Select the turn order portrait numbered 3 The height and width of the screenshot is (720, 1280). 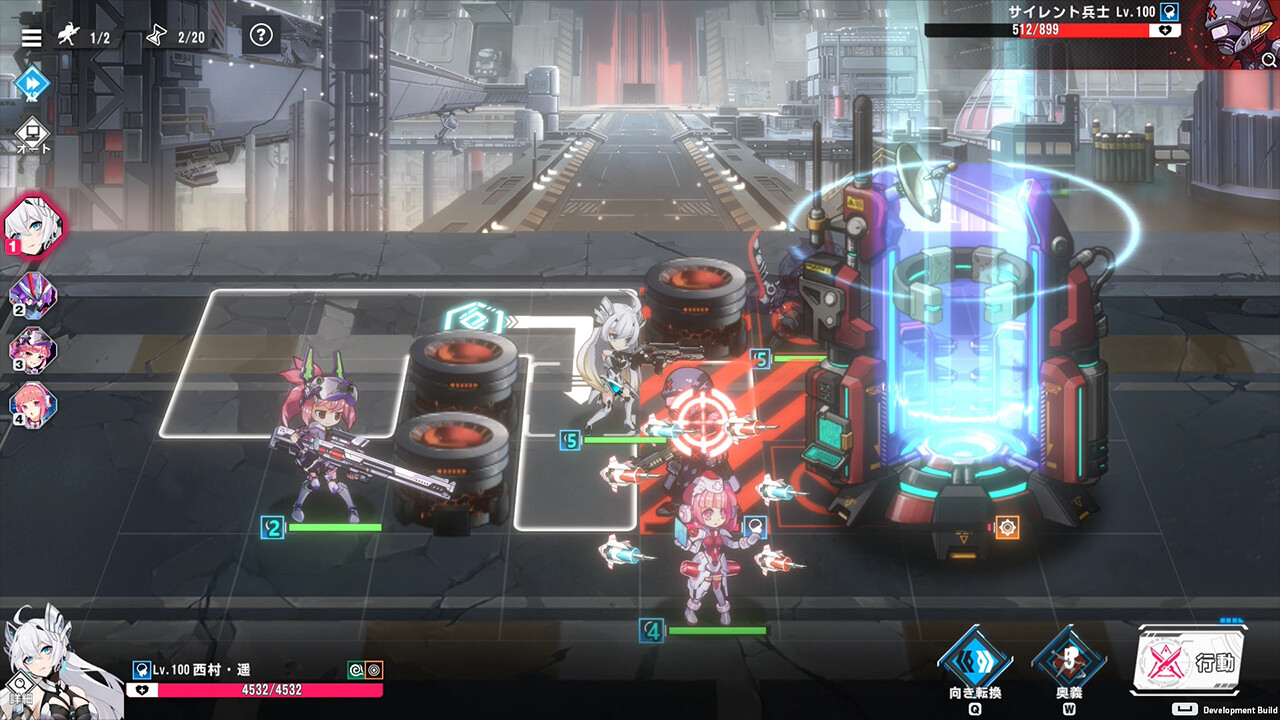pyautogui.click(x=33, y=351)
